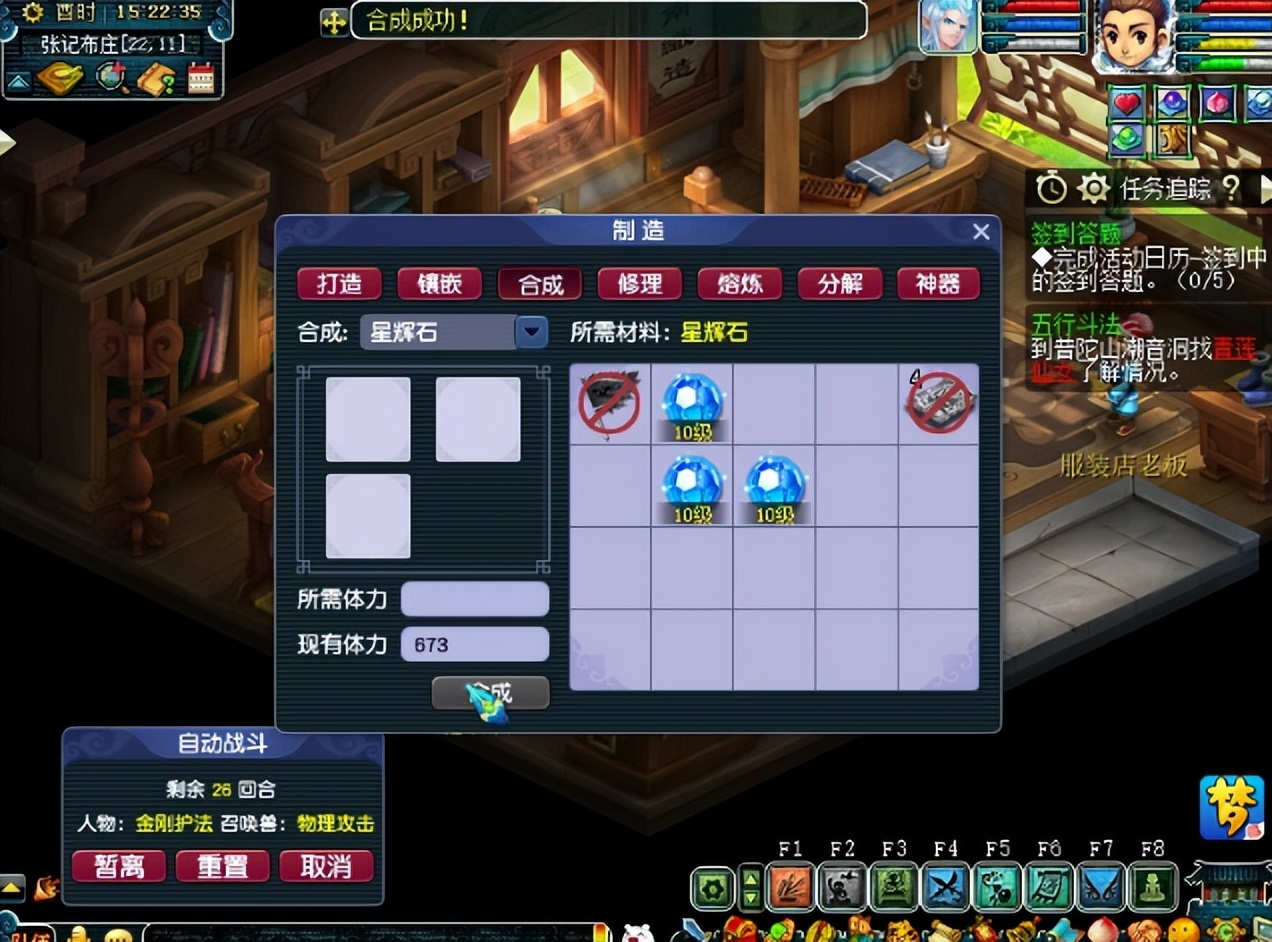Pick the top-row 10级 blue gem

tap(692, 403)
